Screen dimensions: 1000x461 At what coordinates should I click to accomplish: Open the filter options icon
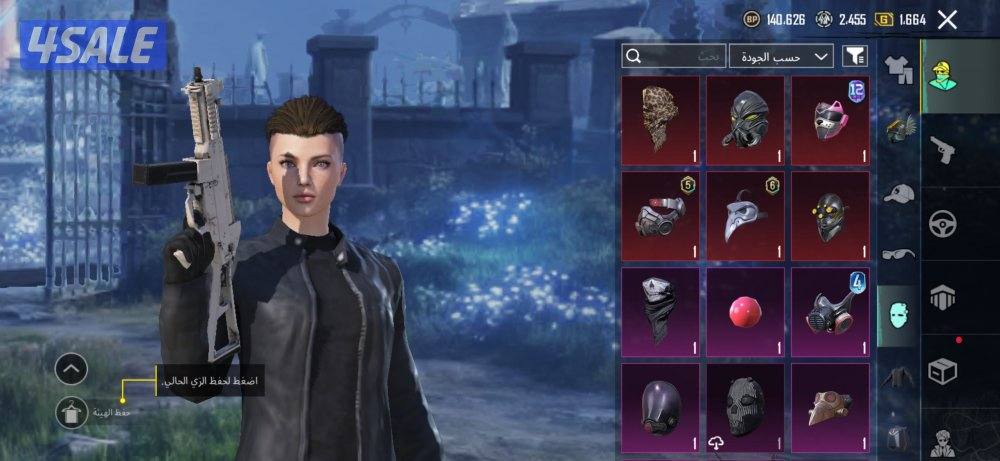[x=855, y=56]
